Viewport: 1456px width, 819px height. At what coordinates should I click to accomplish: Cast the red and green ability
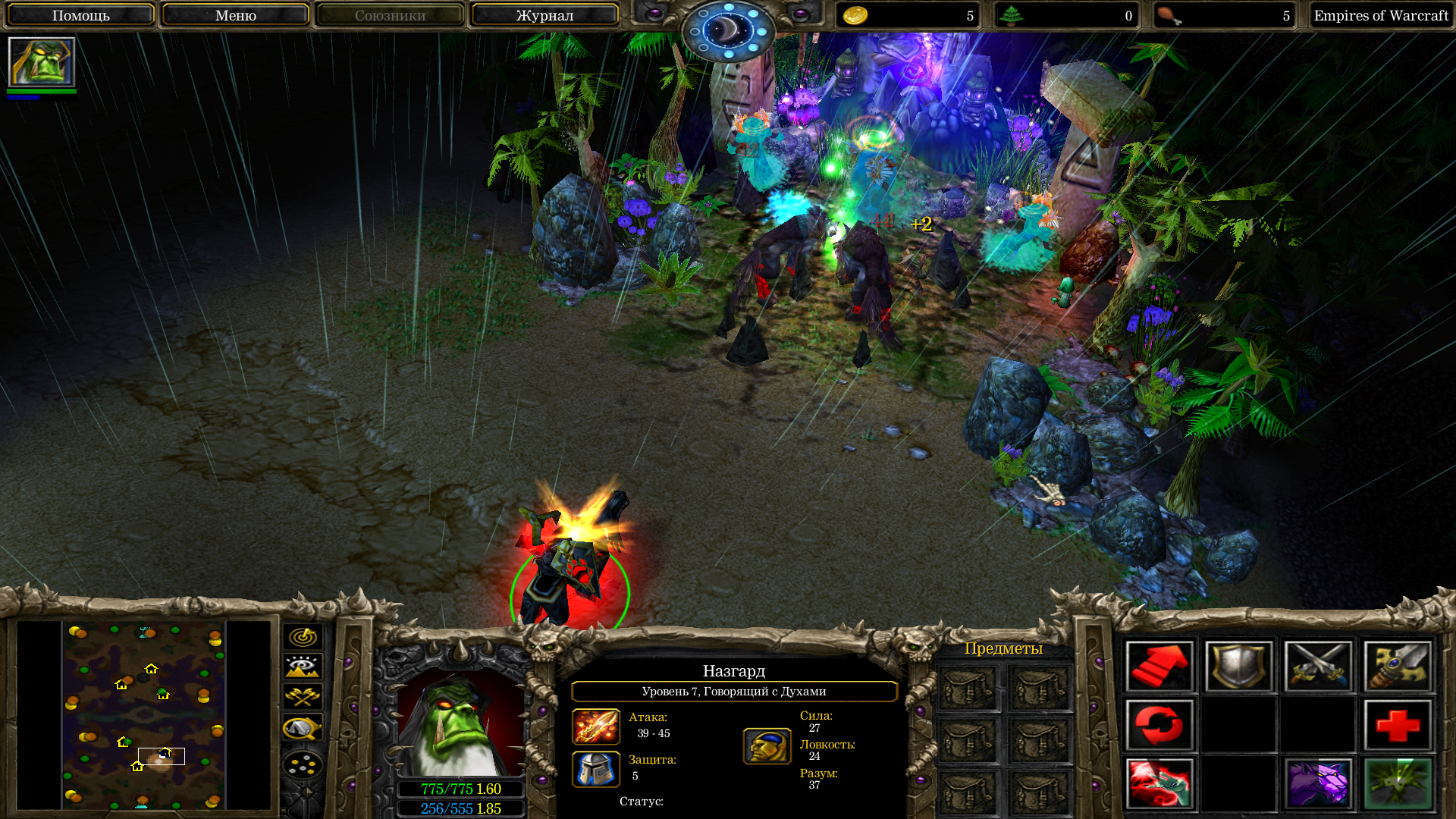pos(1159,783)
